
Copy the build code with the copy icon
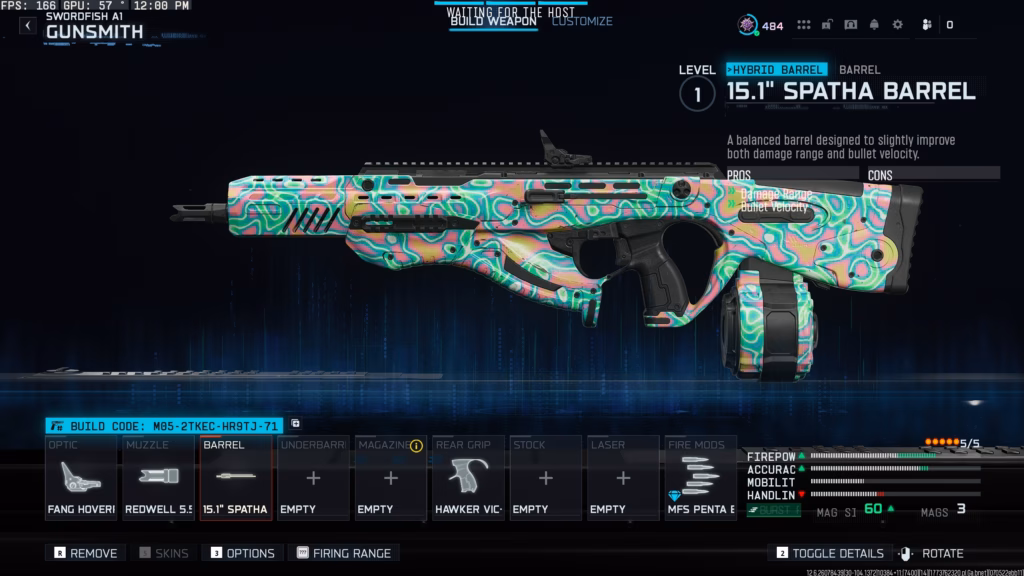tap(296, 424)
